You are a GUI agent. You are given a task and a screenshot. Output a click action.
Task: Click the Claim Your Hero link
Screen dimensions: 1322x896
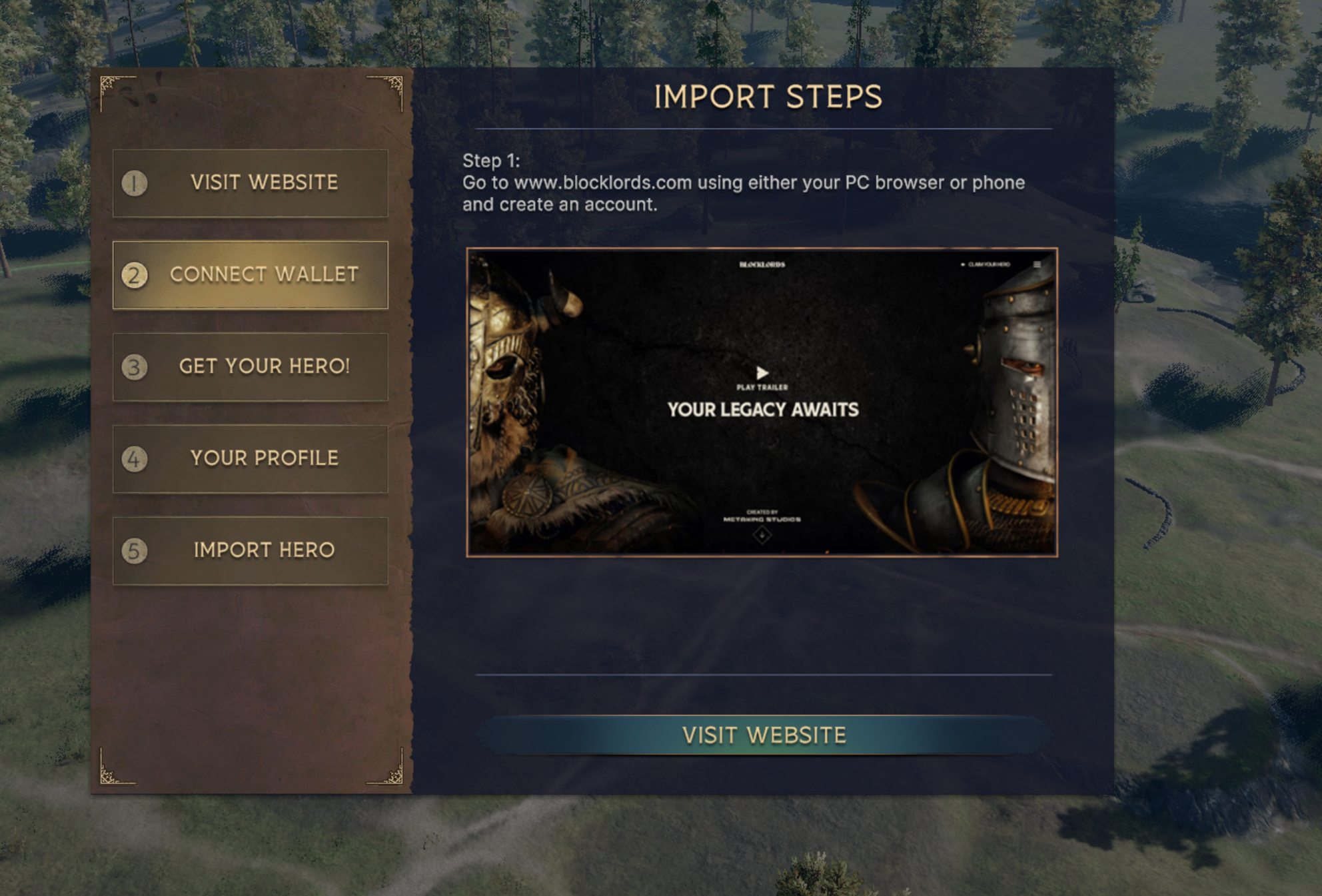click(991, 264)
